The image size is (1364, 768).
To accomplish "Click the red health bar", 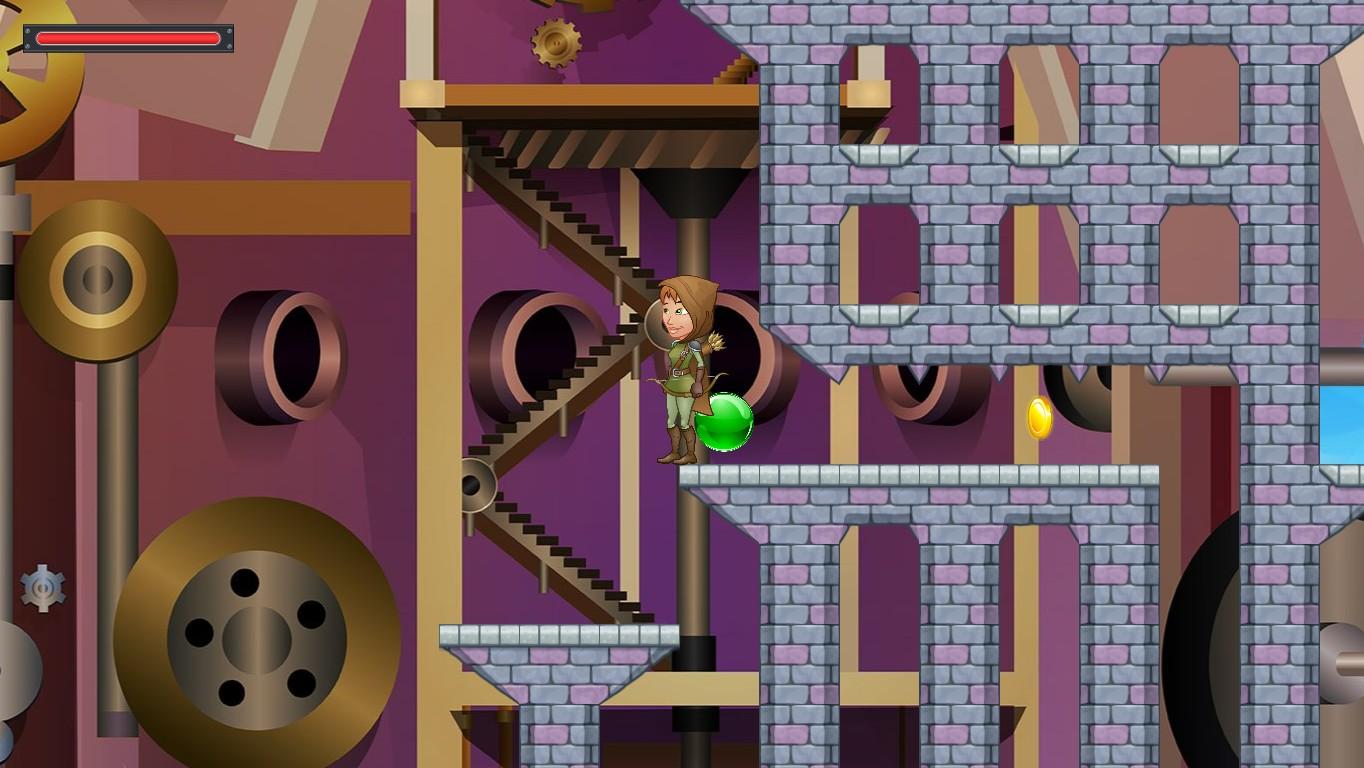I will coord(128,39).
